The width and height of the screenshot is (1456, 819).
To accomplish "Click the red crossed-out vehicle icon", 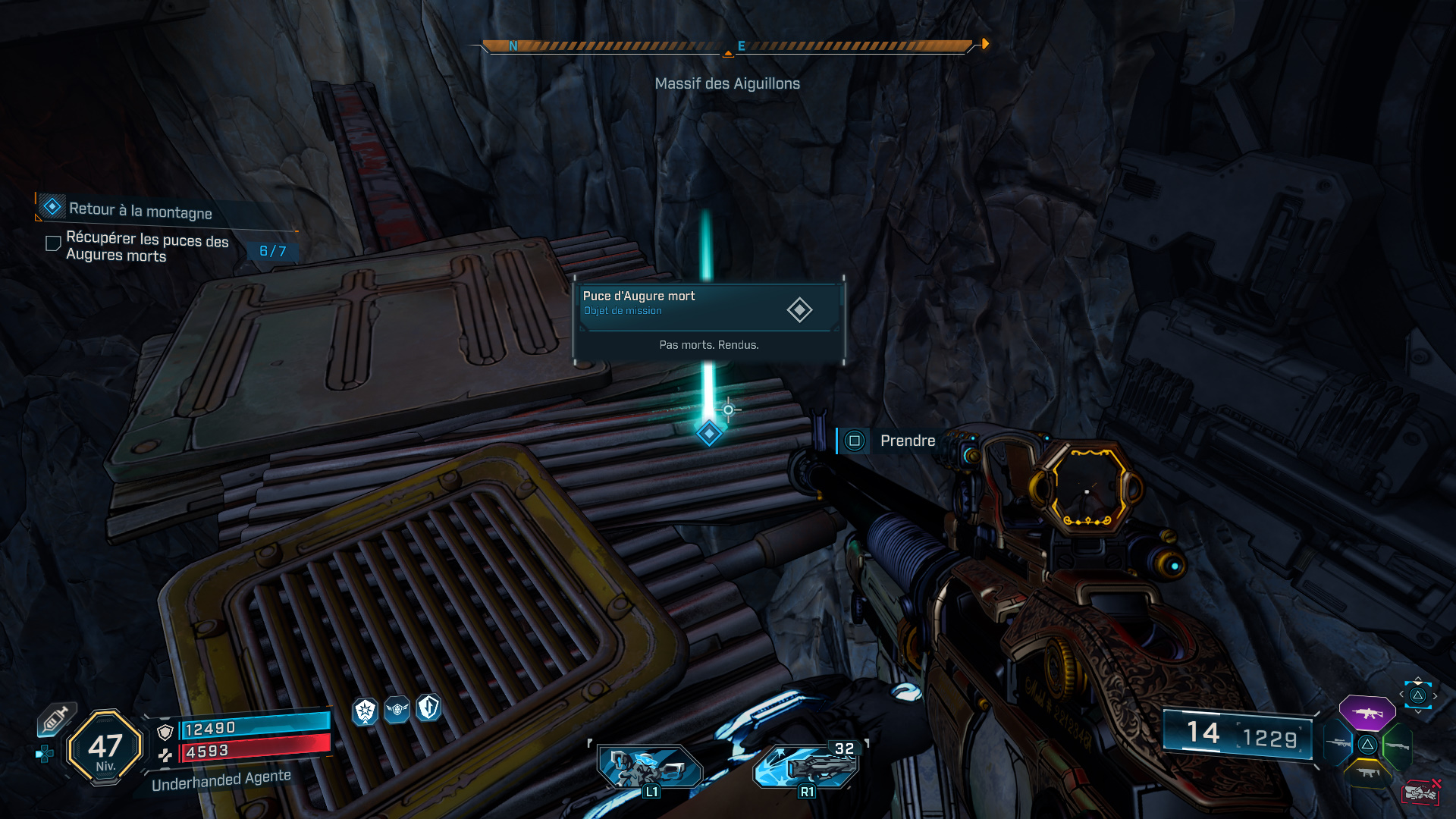I will 1420,792.
